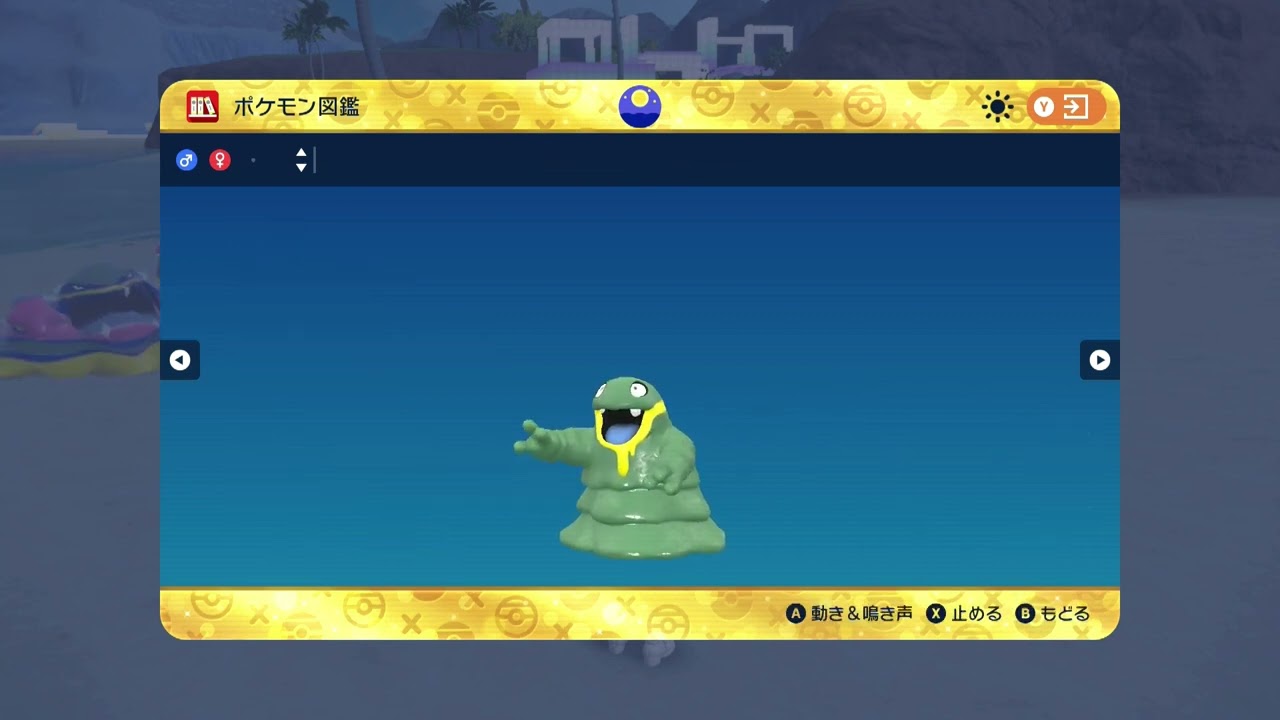The height and width of the screenshot is (720, 1280).
Task: Click the Pokédex book icon in the header
Action: pyautogui.click(x=201, y=106)
